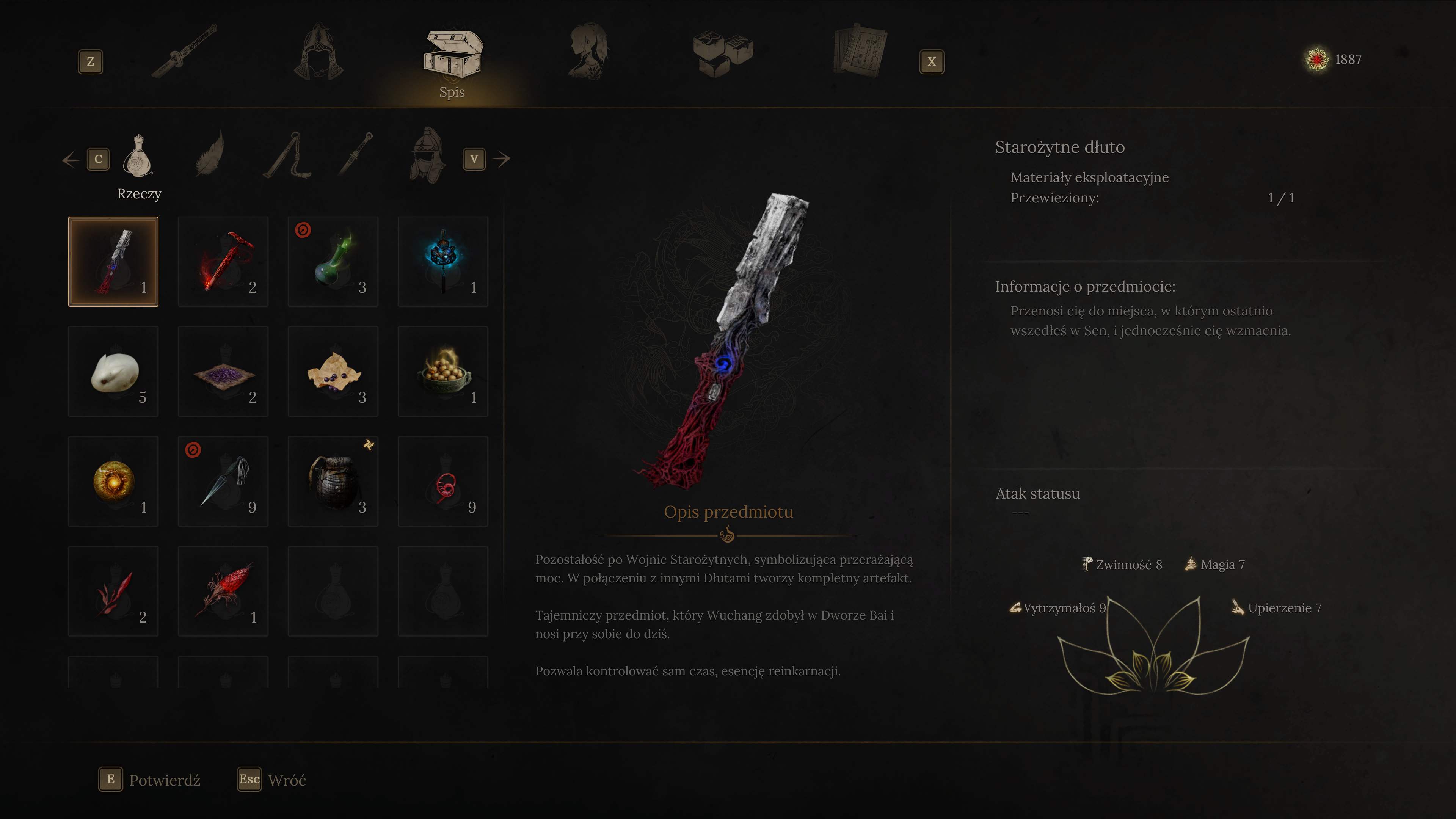Pick the glowing golden orb slot
This screenshot has width=1456, height=819.
(x=114, y=482)
